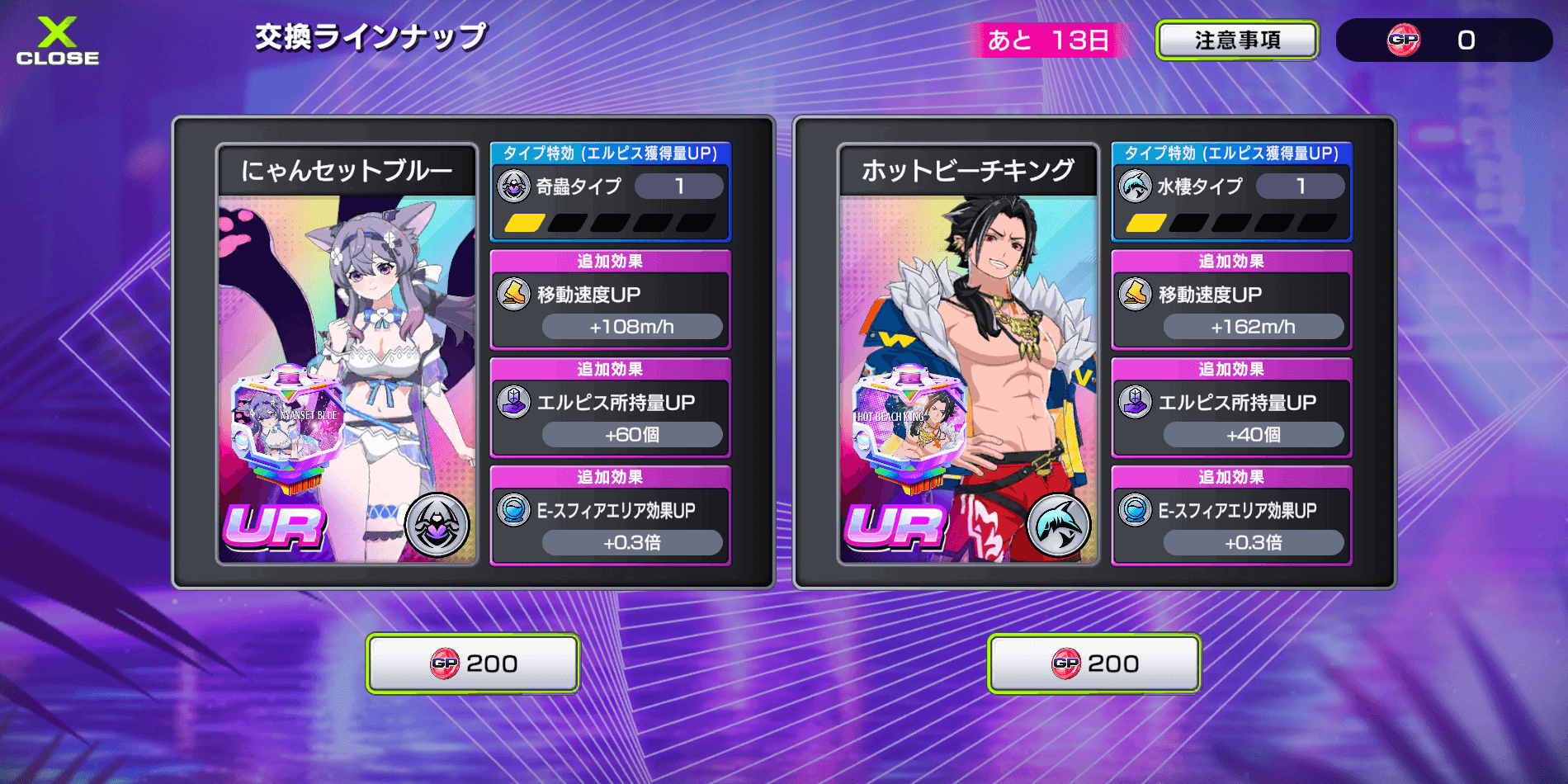Click the boot icon next to 移動速度UP on right card
The height and width of the screenshot is (784, 1568).
[x=1136, y=295]
